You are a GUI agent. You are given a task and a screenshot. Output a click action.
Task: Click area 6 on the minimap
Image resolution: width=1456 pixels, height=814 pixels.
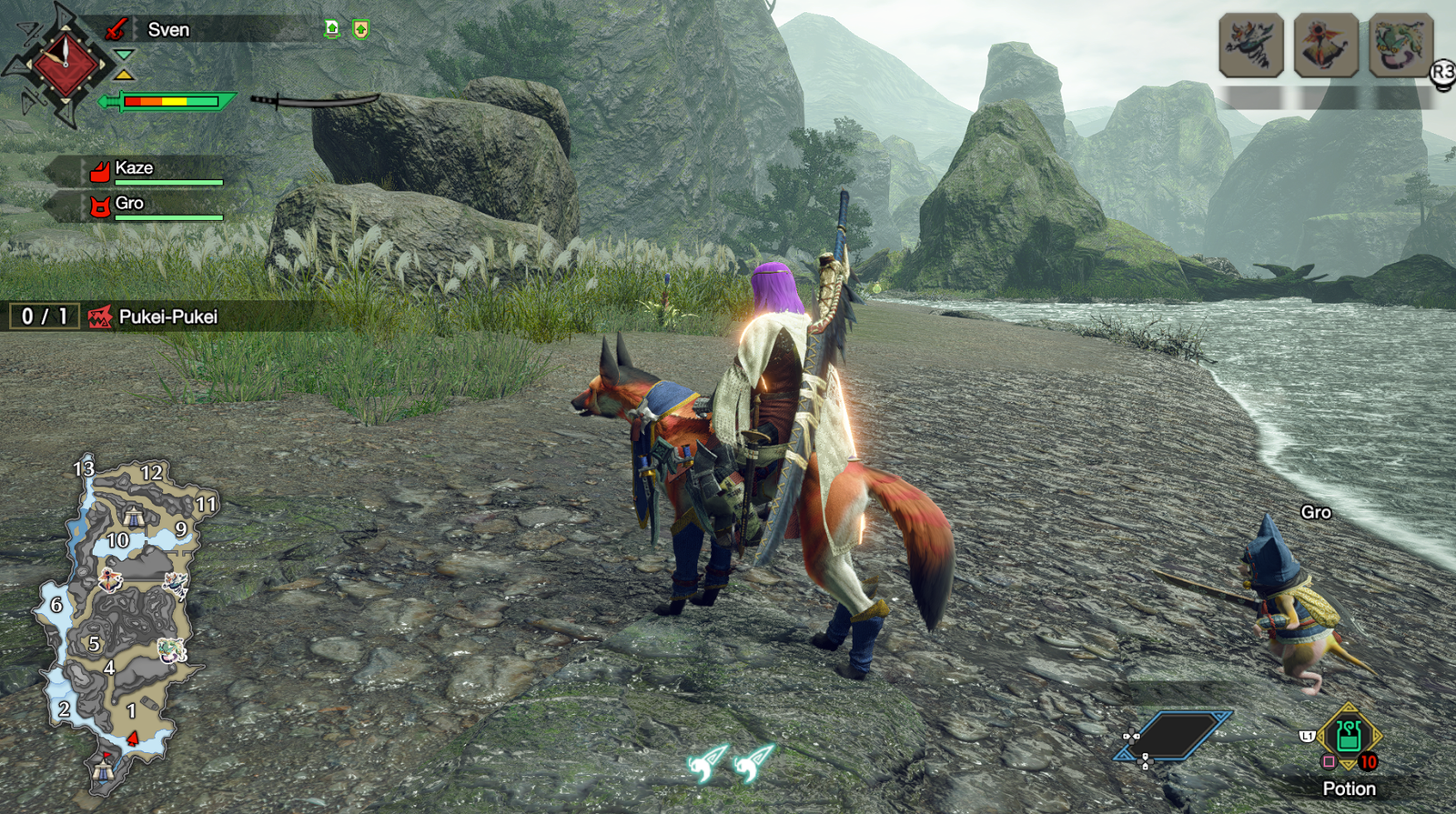click(x=56, y=605)
